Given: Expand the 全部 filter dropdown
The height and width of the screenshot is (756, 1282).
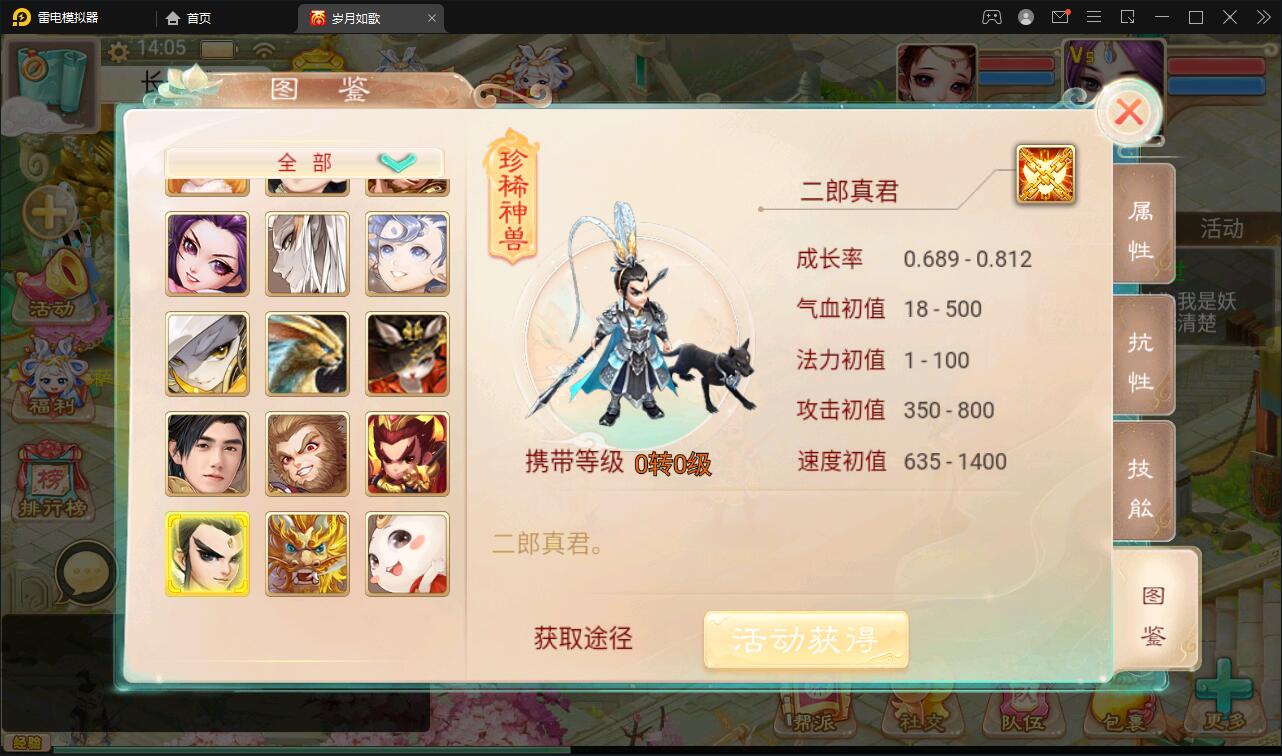Looking at the screenshot, I should pyautogui.click(x=303, y=161).
